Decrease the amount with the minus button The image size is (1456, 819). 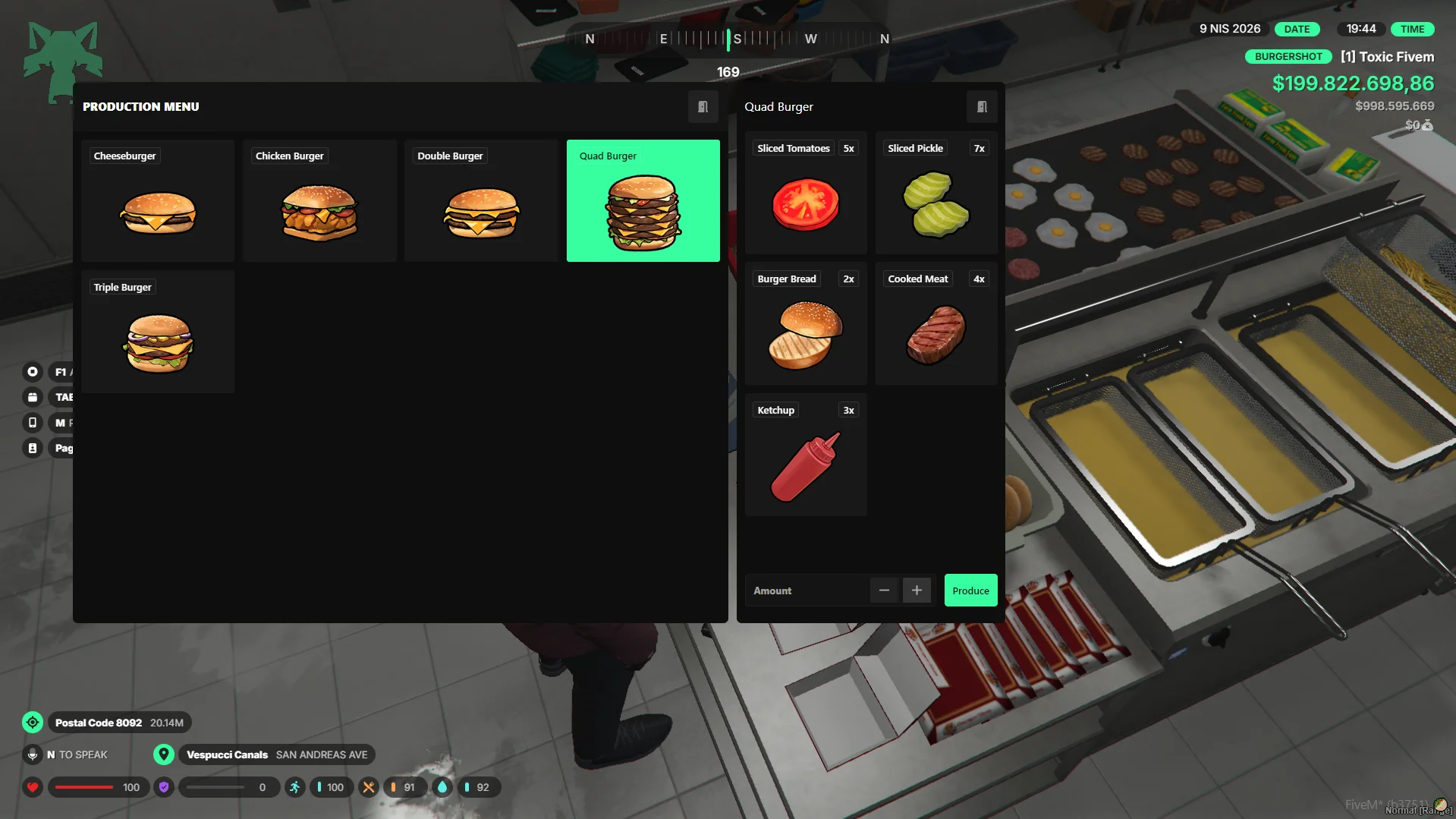884,591
